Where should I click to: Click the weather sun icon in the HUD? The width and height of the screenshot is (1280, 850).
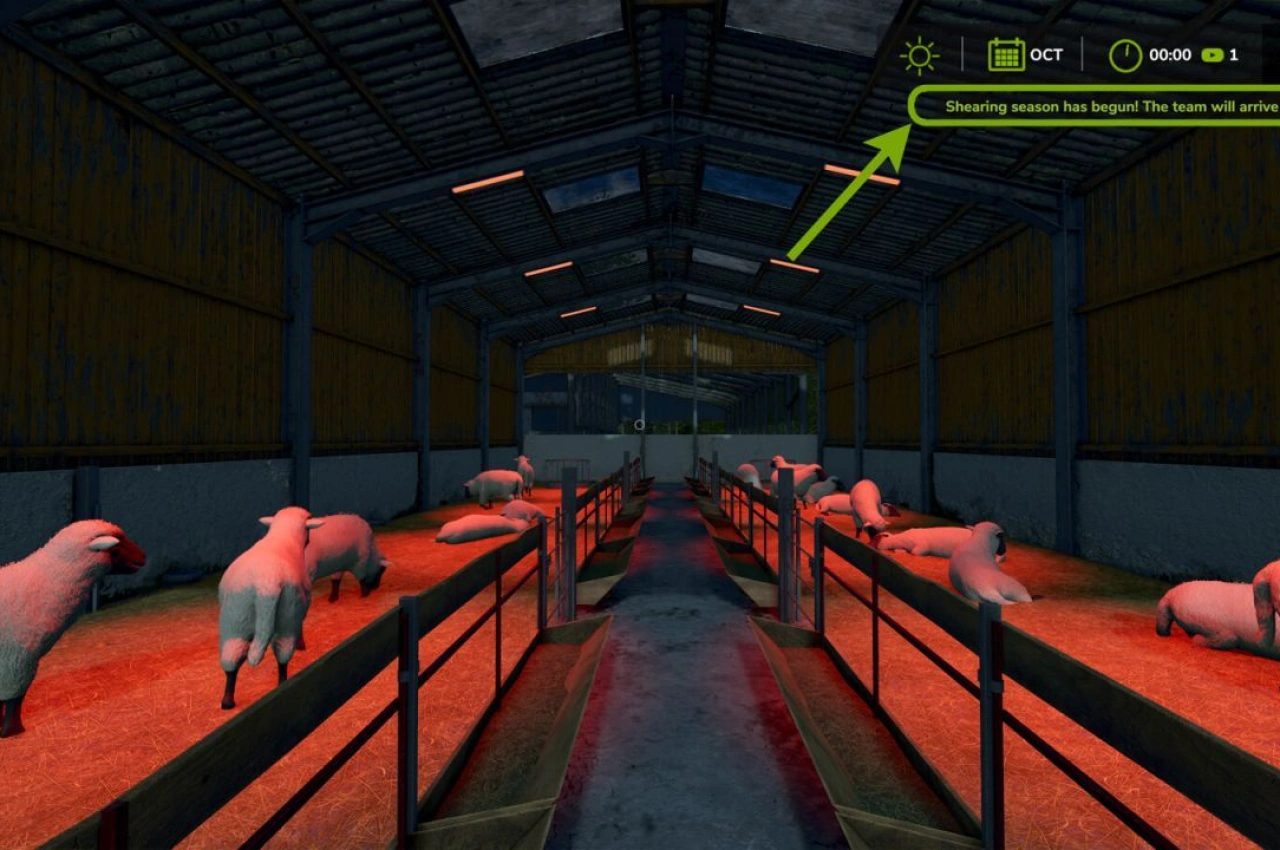(918, 55)
